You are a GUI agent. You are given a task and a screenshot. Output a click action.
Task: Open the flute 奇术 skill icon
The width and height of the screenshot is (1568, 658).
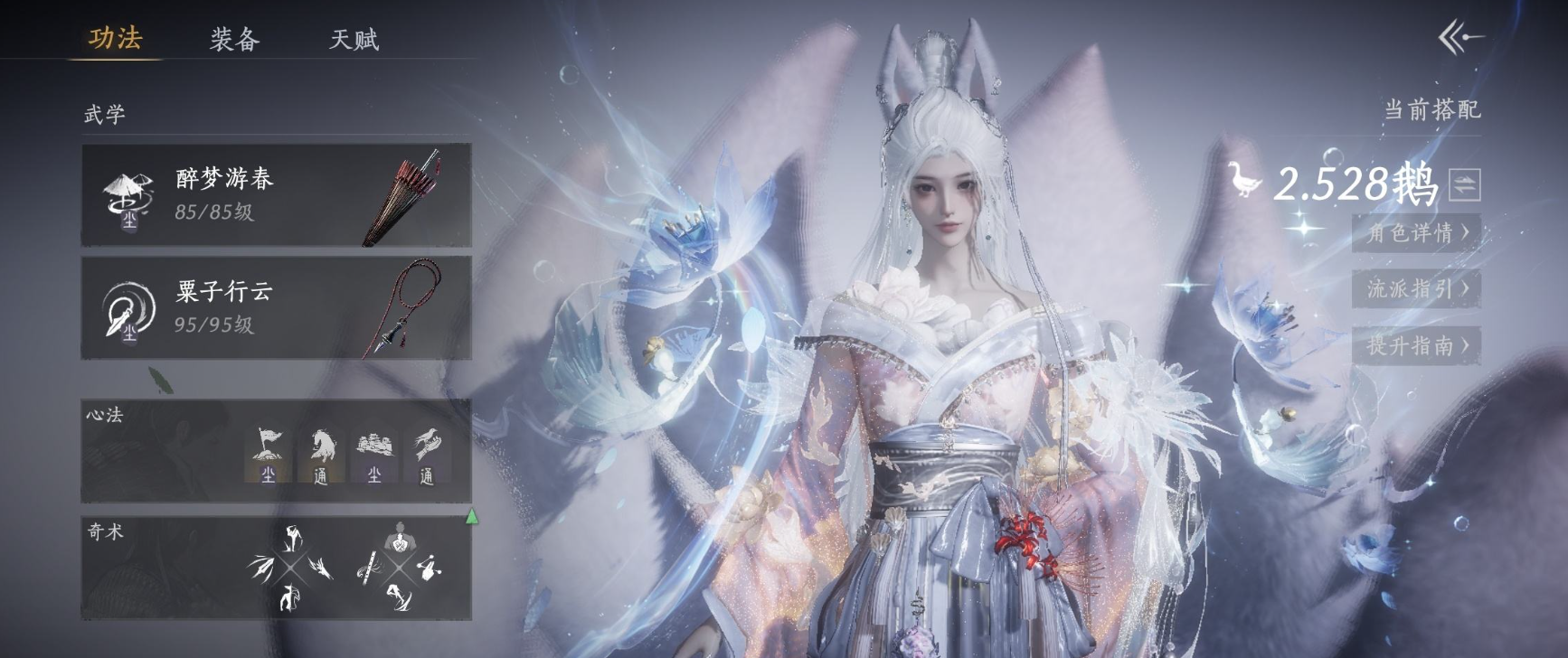(369, 568)
